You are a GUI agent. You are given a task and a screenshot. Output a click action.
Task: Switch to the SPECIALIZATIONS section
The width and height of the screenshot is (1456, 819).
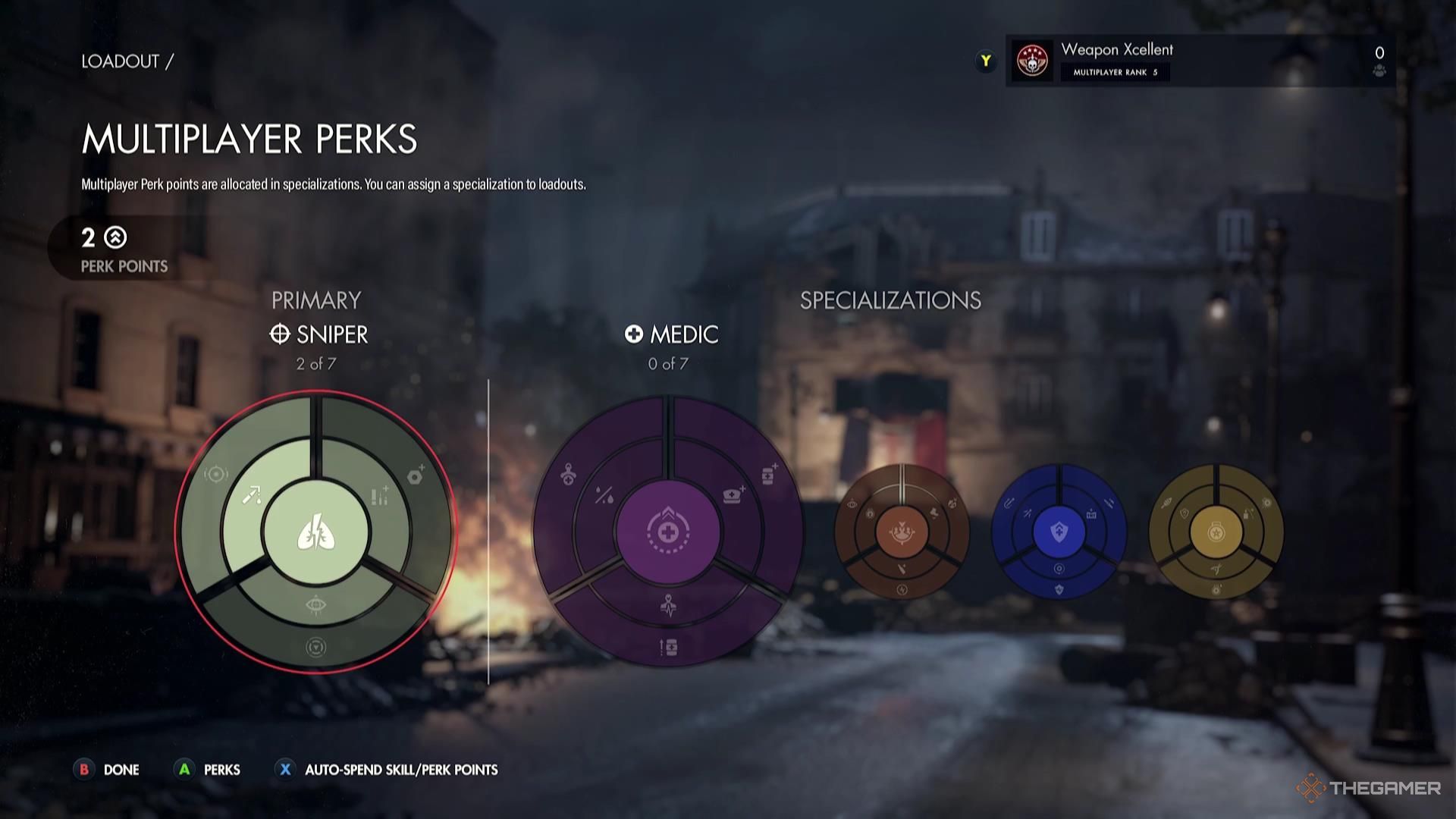click(889, 300)
